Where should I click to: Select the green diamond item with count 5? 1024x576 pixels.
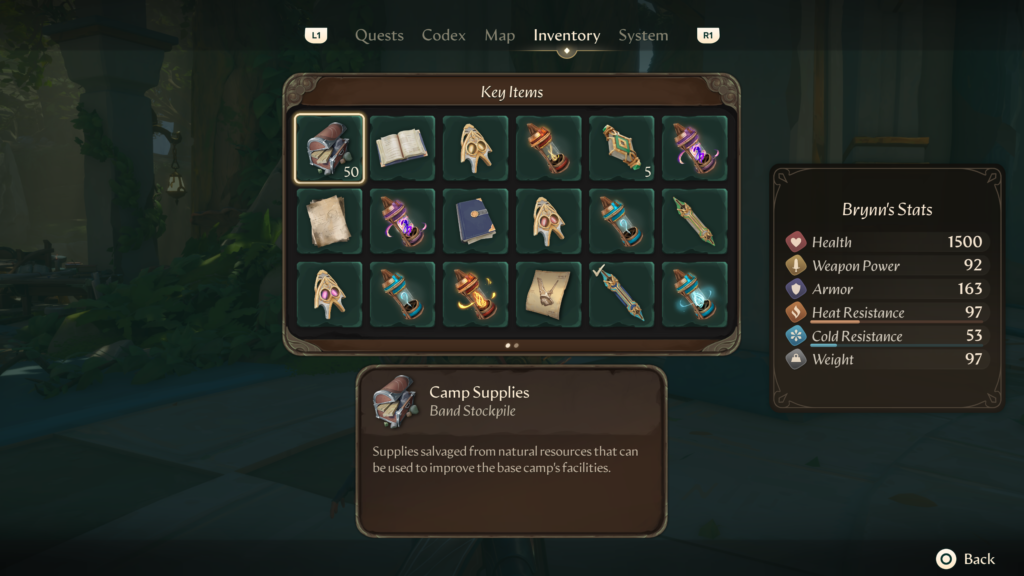click(x=621, y=148)
